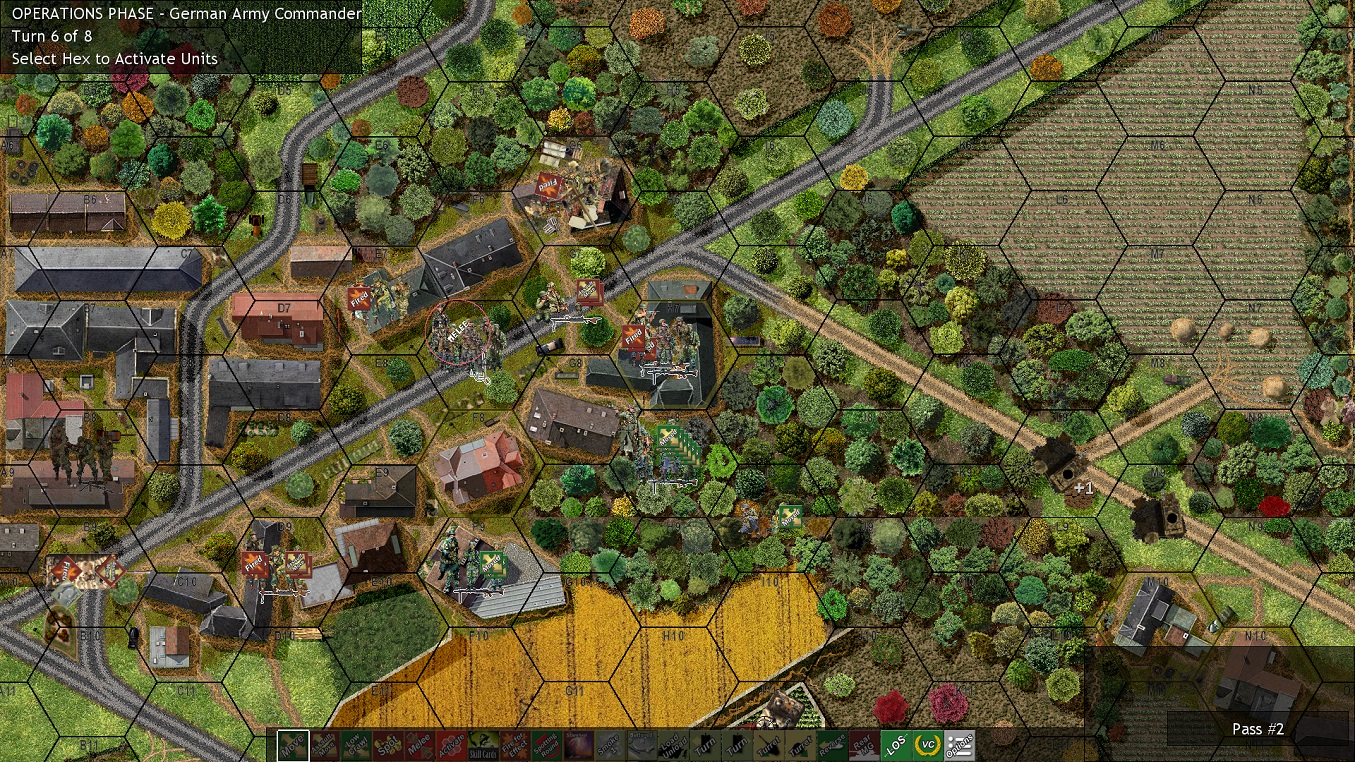This screenshot has height=762, width=1355.
Task: Activate the Low Crawl action
Action: (x=356, y=746)
